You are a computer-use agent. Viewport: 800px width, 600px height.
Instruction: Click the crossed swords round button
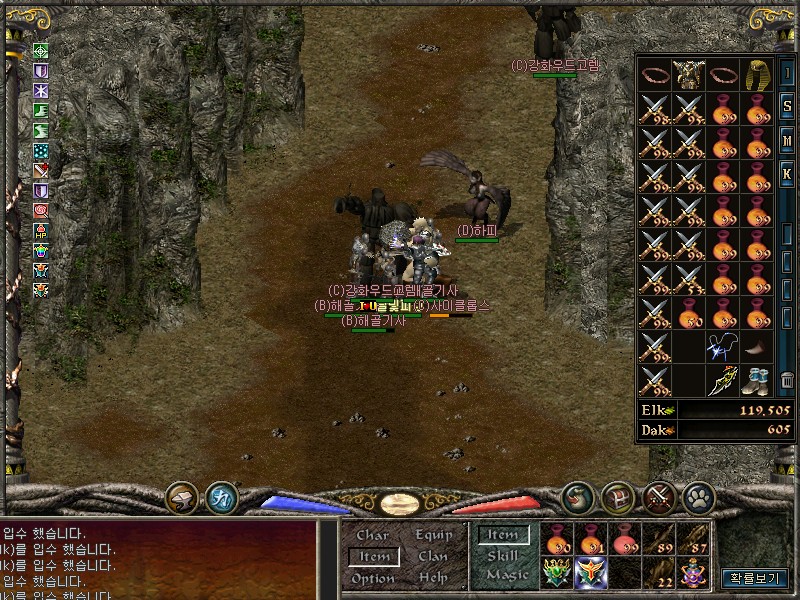coord(658,496)
